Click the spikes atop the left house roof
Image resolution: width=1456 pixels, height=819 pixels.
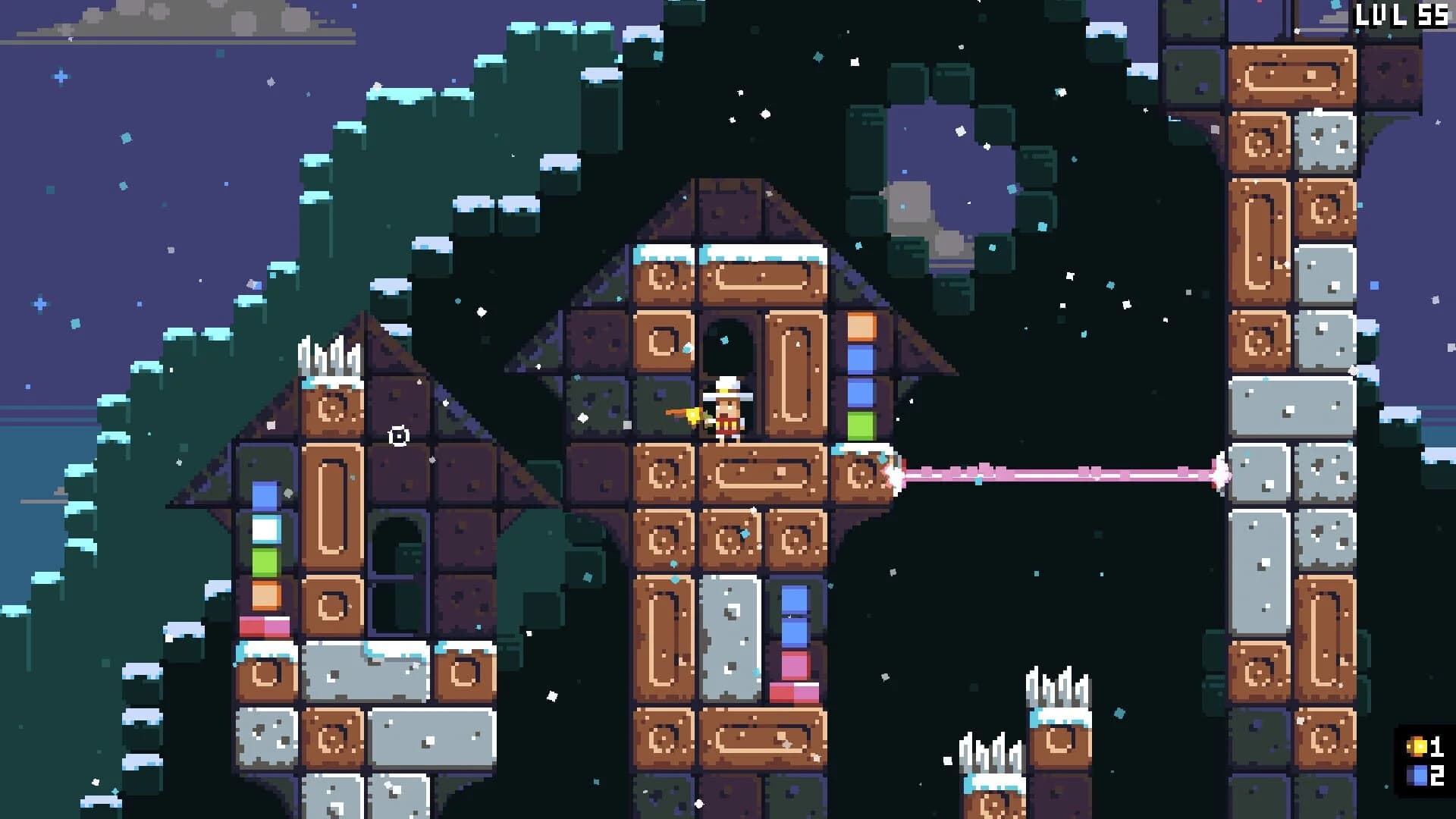330,356
